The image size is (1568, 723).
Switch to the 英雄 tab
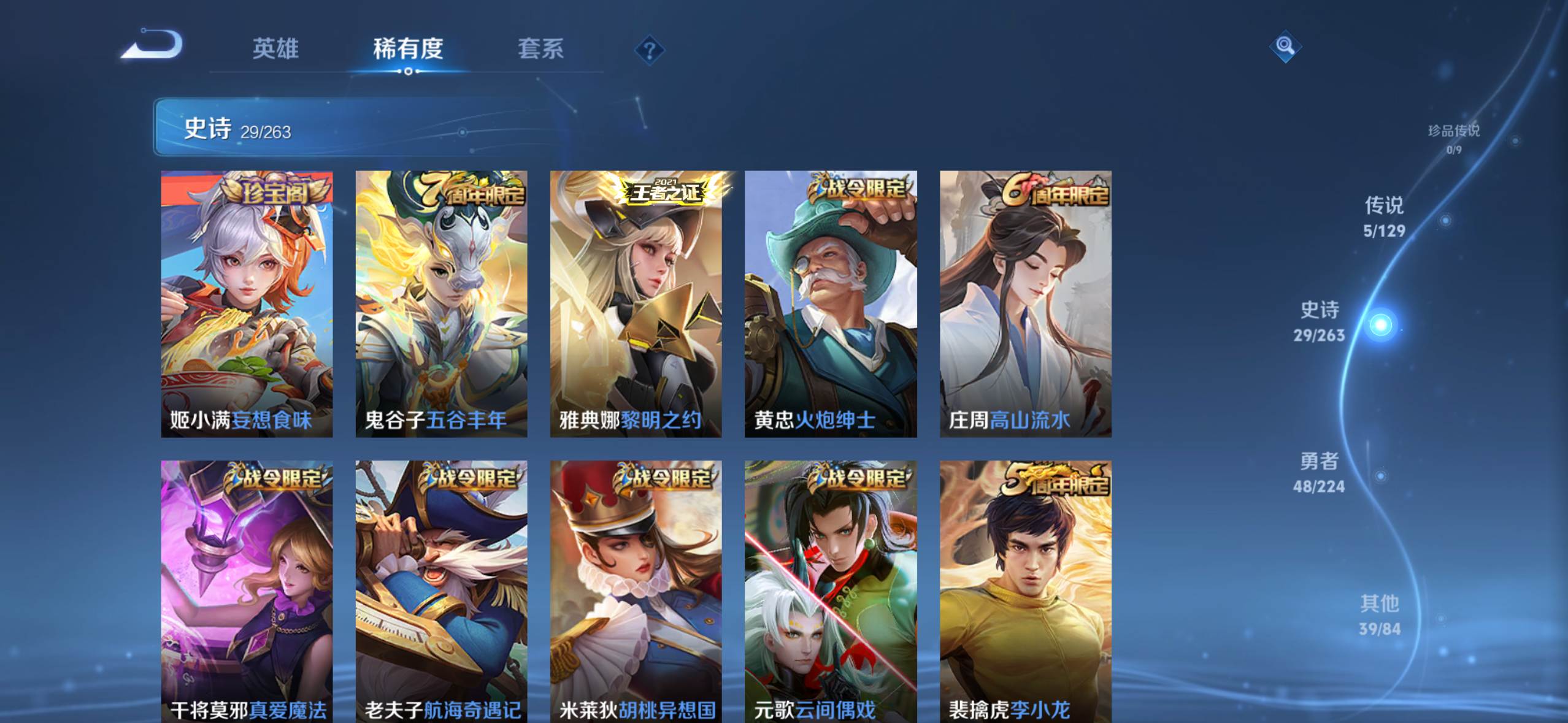[x=275, y=49]
